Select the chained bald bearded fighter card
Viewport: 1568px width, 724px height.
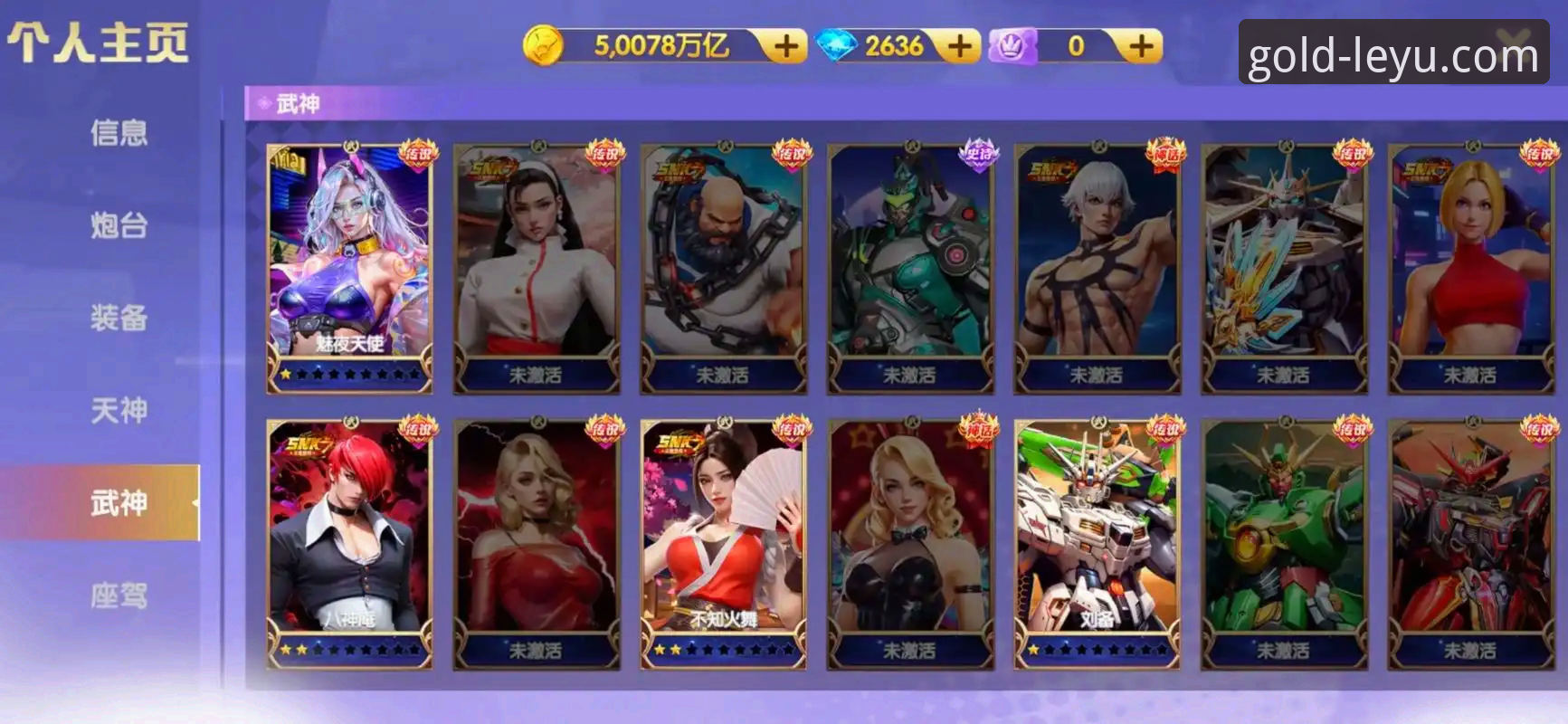(722, 267)
